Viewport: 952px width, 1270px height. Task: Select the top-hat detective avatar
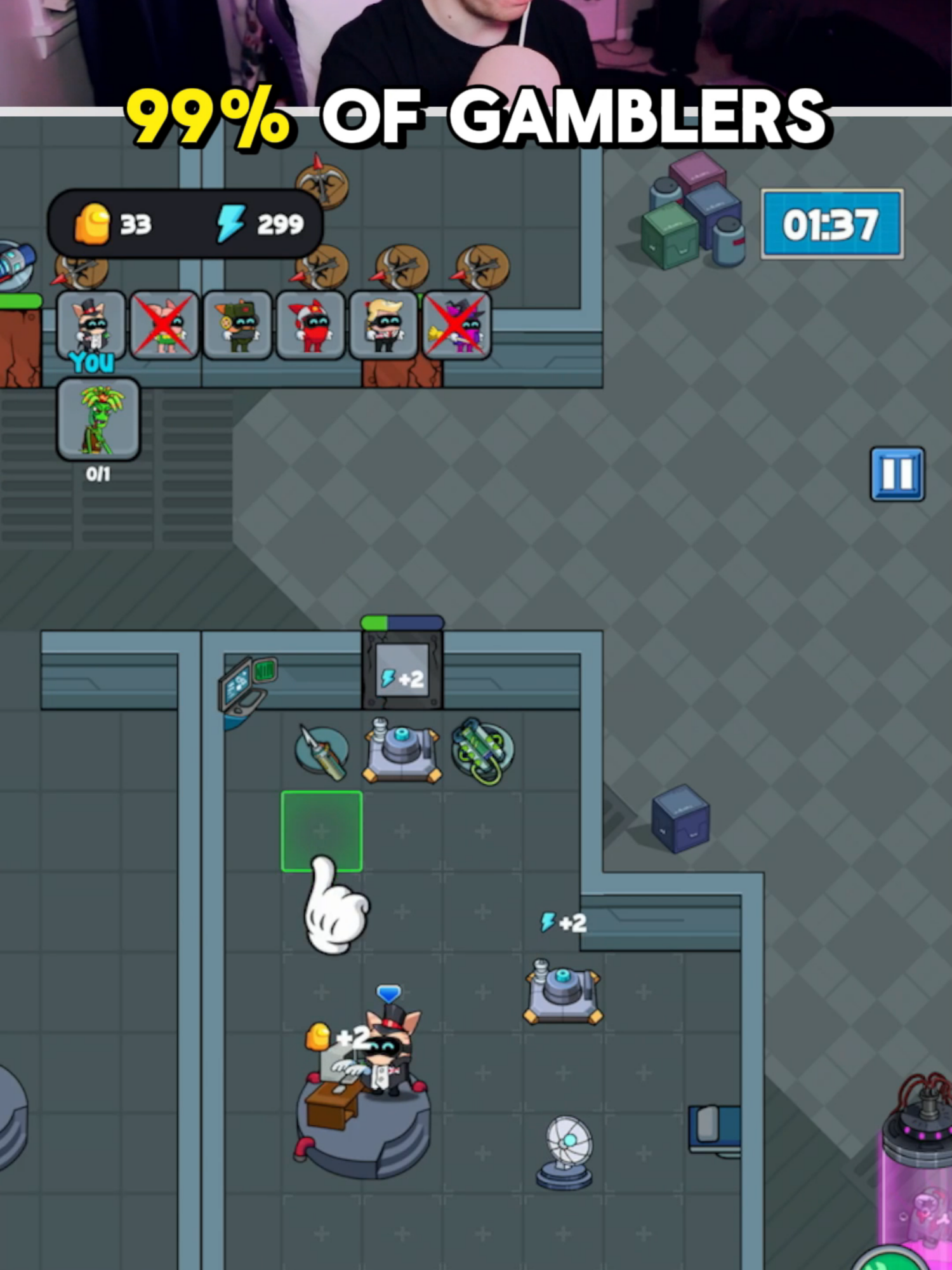pos(92,327)
